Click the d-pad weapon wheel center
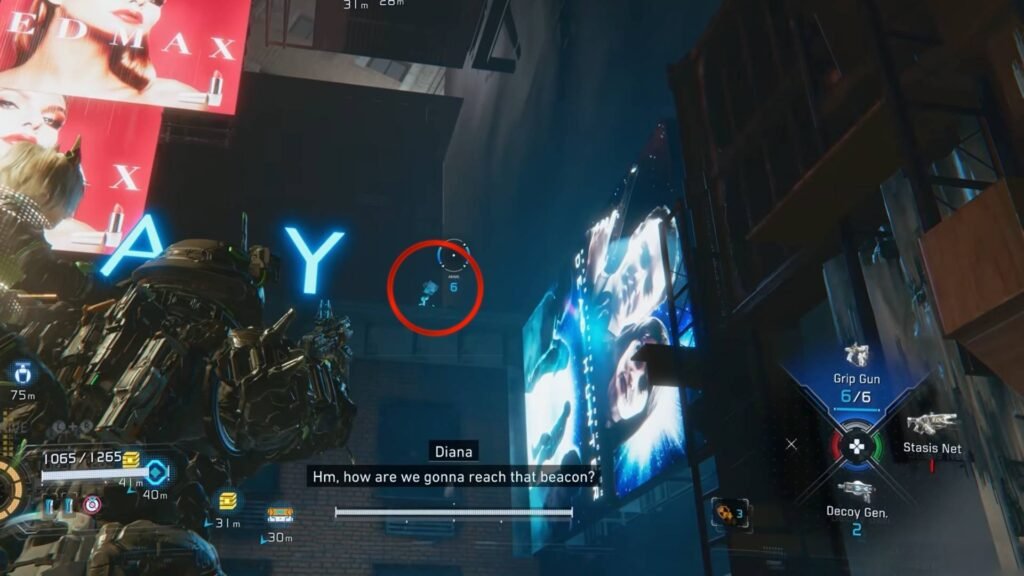This screenshot has height=576, width=1024. (x=856, y=446)
